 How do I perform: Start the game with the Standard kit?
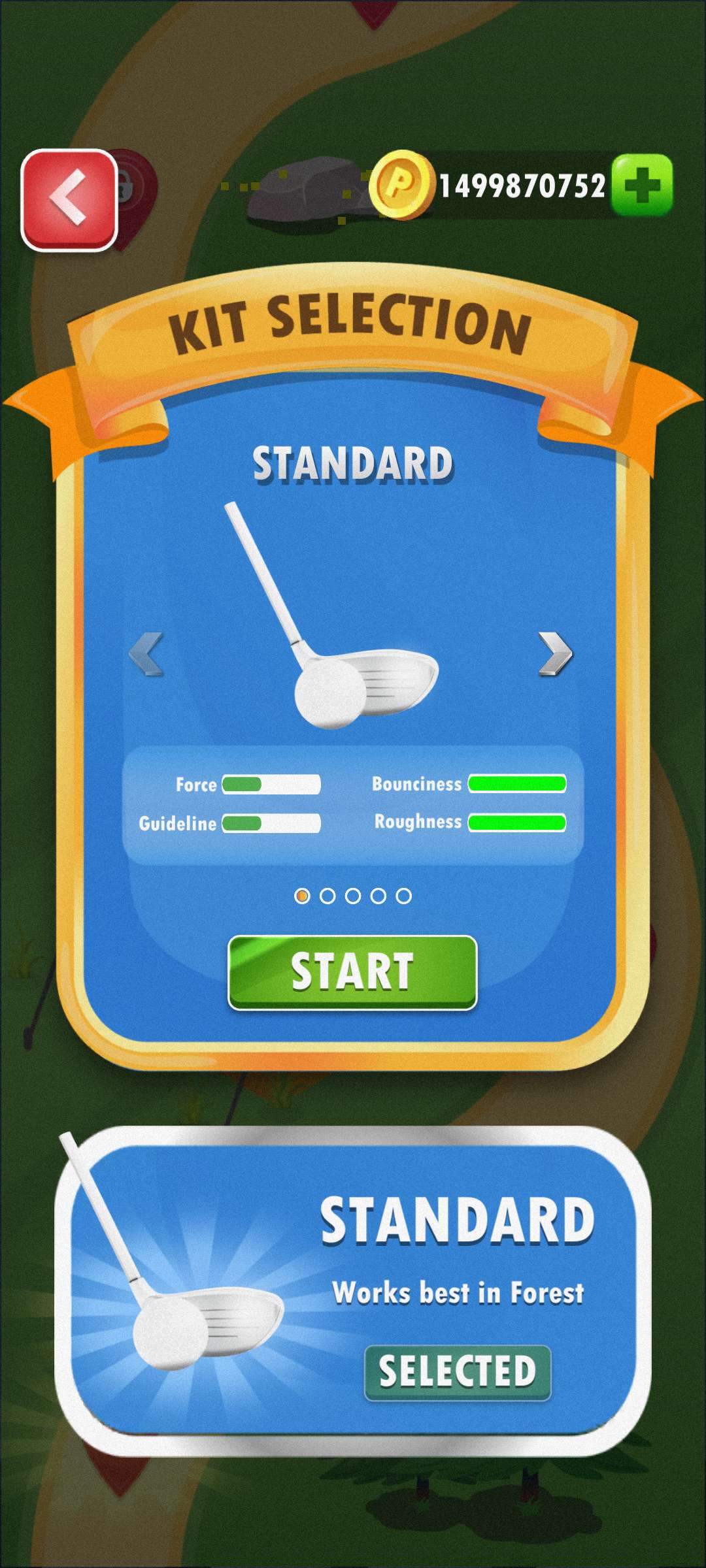(352, 972)
